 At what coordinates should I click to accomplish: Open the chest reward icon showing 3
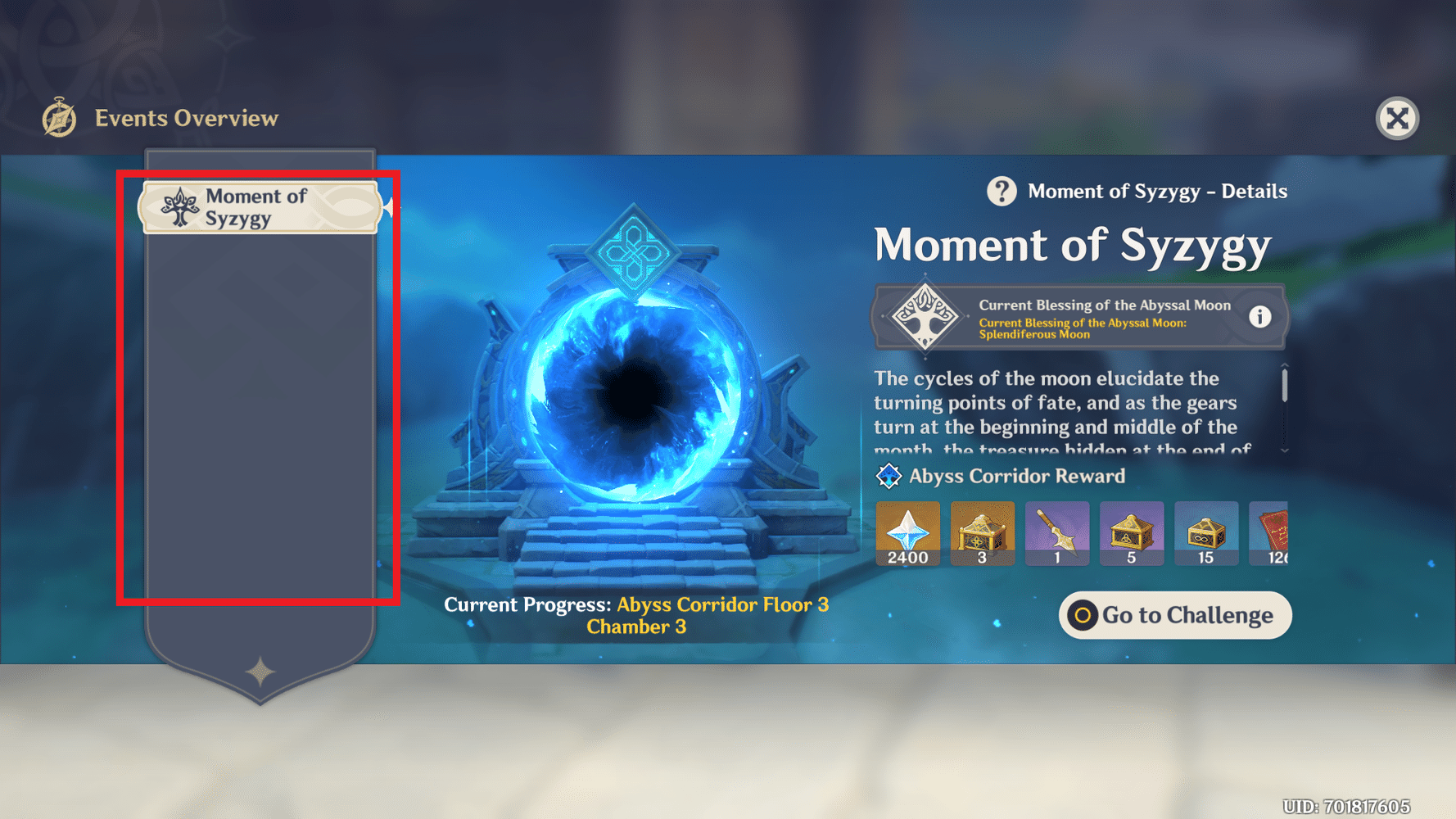pos(982,532)
